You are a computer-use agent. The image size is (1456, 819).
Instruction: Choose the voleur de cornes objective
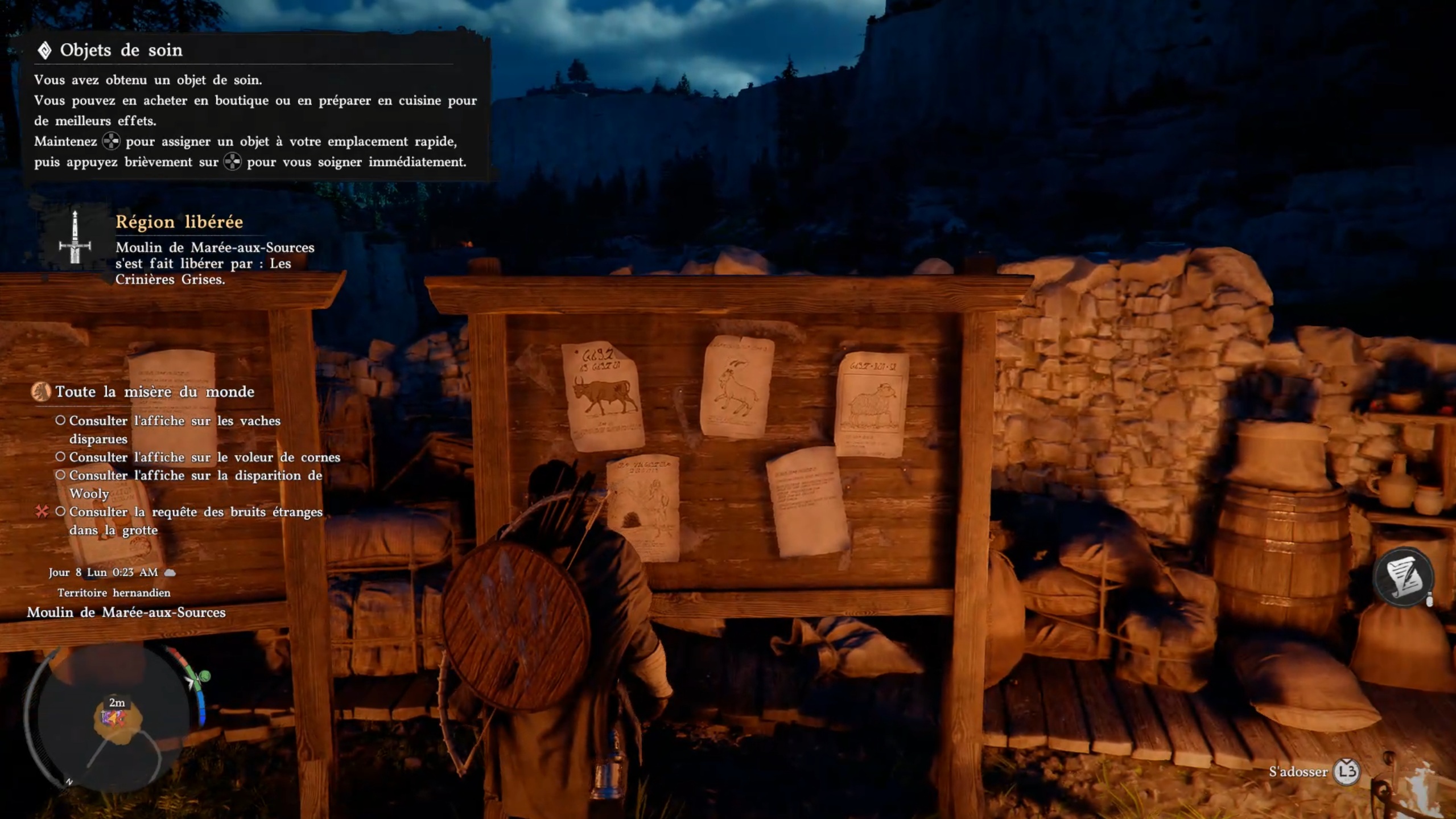204,457
